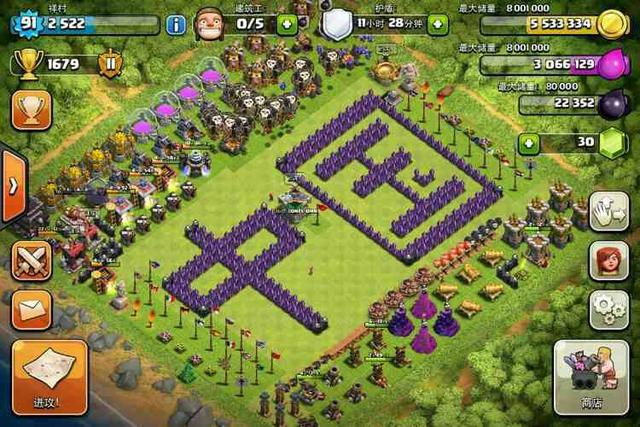This screenshot has height=427, width=640.
Task: Buy gems with the green plus
Action: coord(529,143)
